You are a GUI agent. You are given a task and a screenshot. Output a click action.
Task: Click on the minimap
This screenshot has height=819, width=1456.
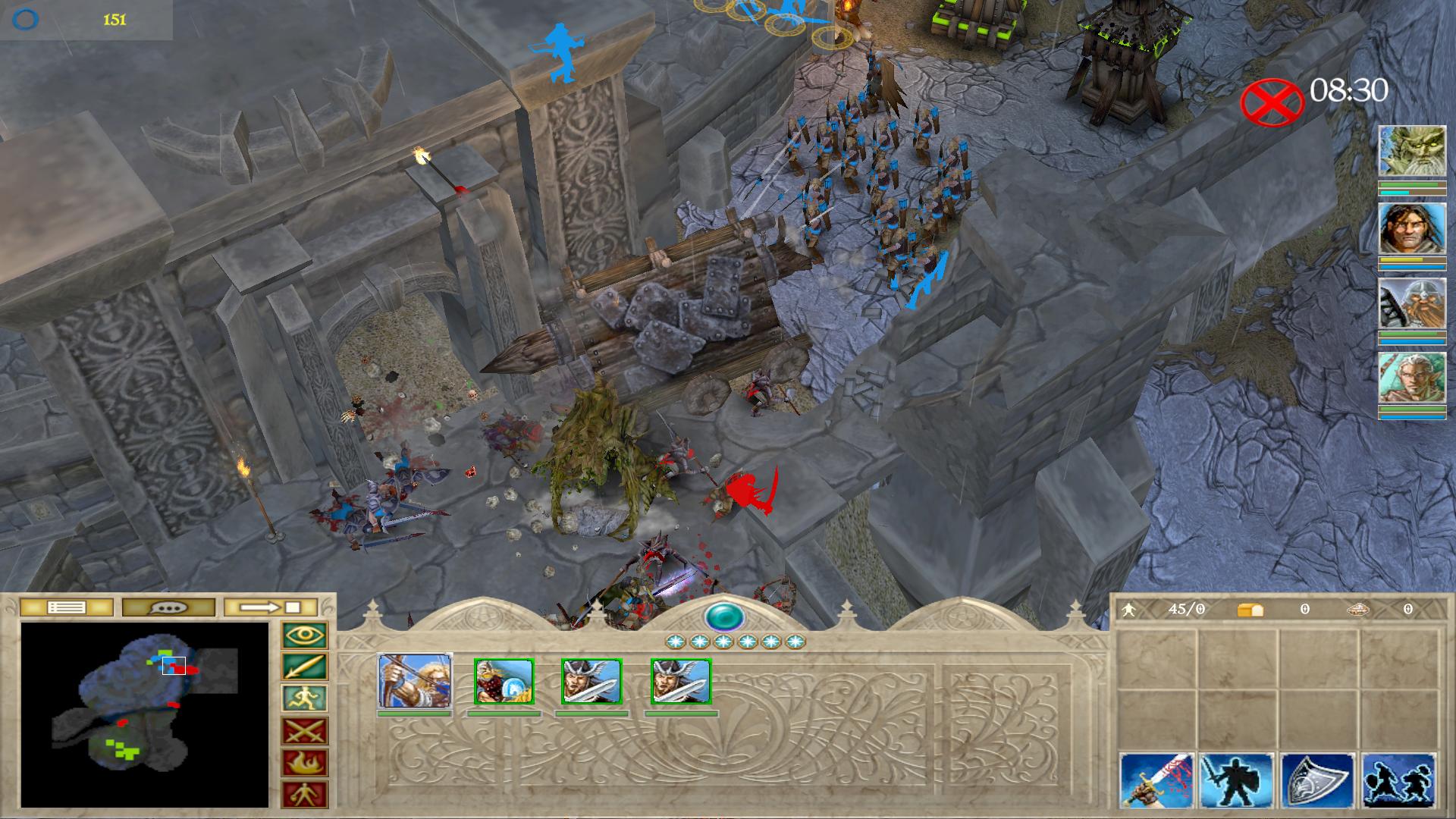tap(144, 714)
